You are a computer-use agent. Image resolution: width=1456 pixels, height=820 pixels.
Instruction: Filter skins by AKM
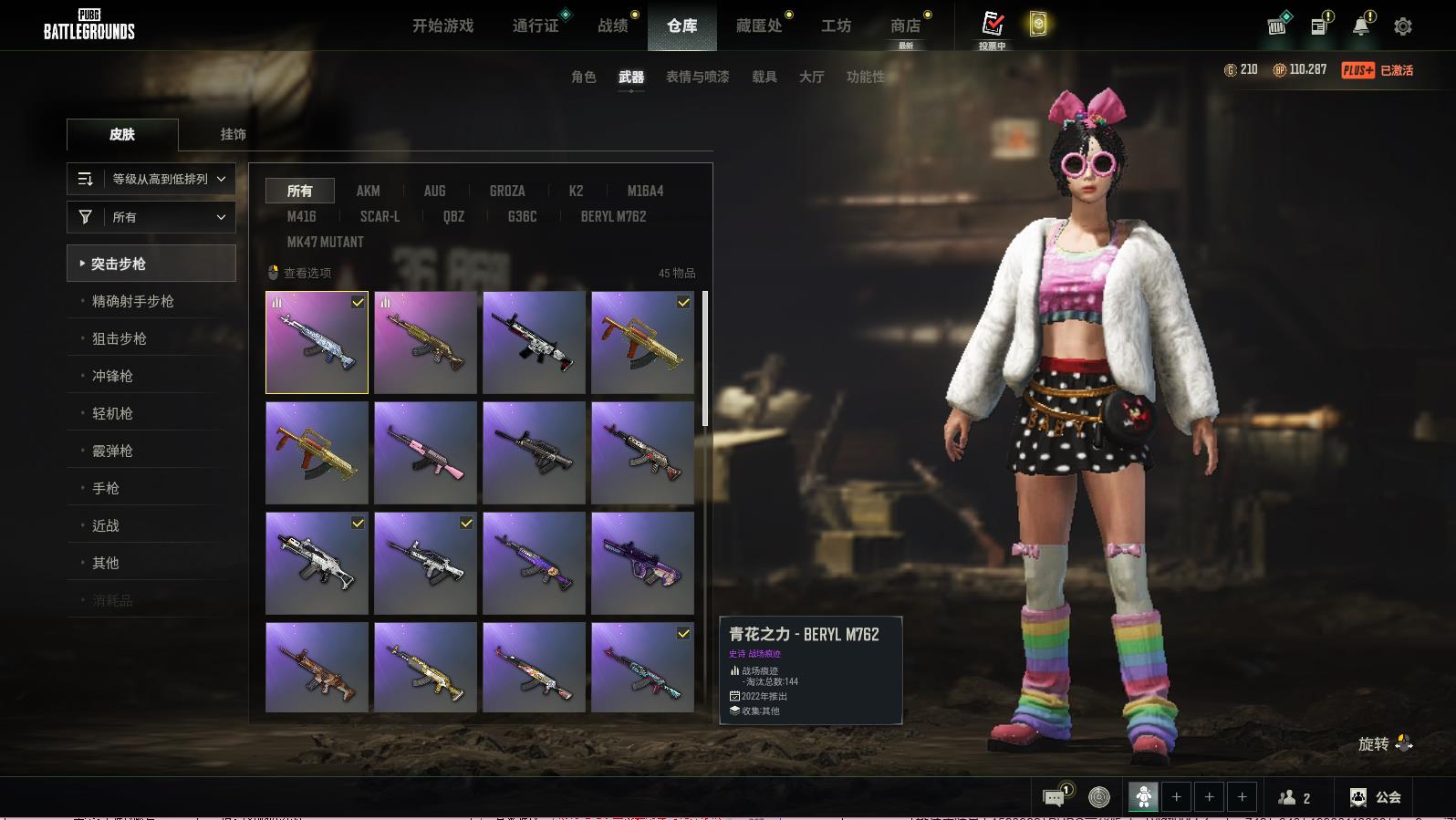click(368, 191)
